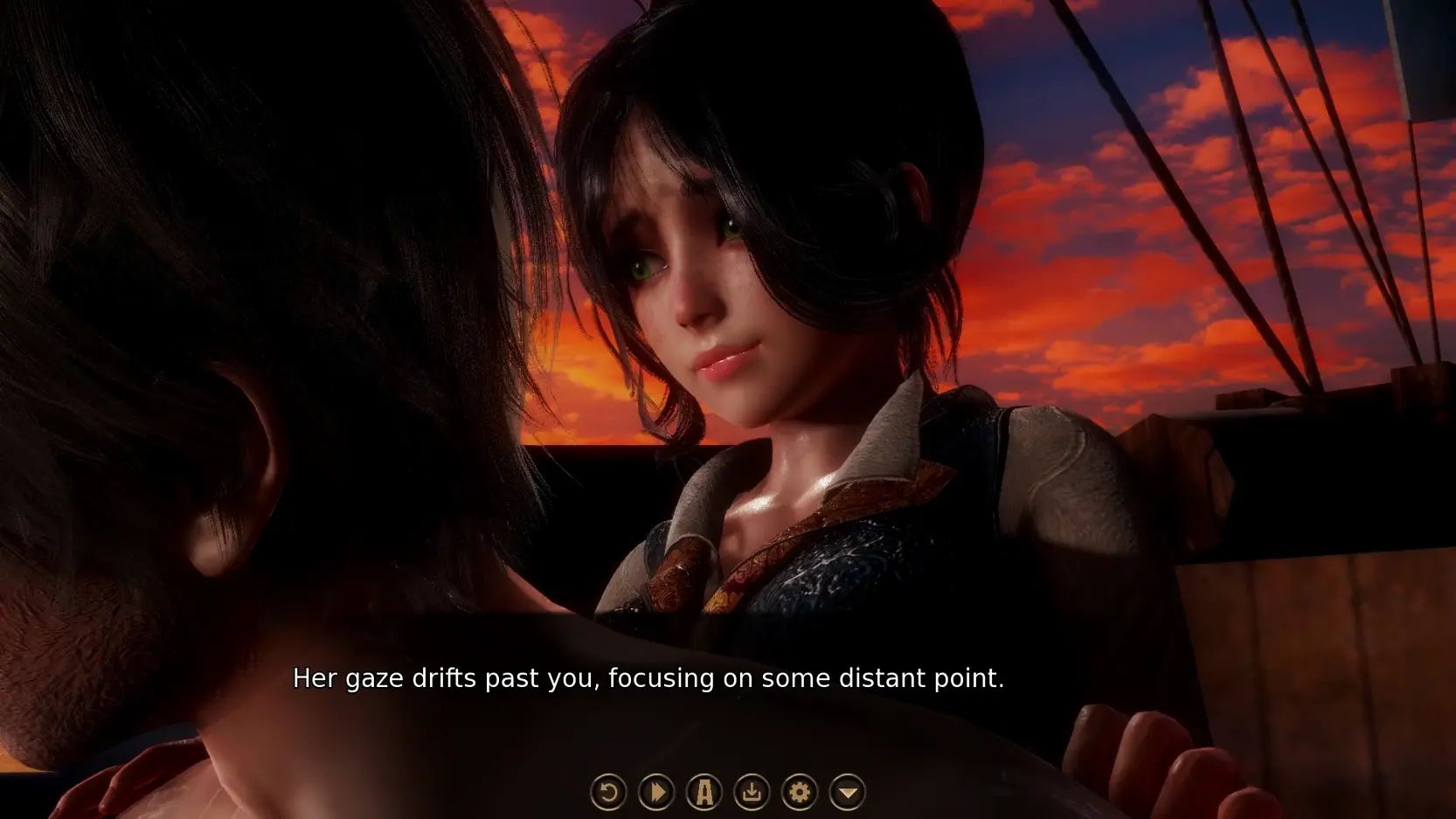Open settings via the gear icon
1456x819 pixels.
pyautogui.click(x=799, y=793)
